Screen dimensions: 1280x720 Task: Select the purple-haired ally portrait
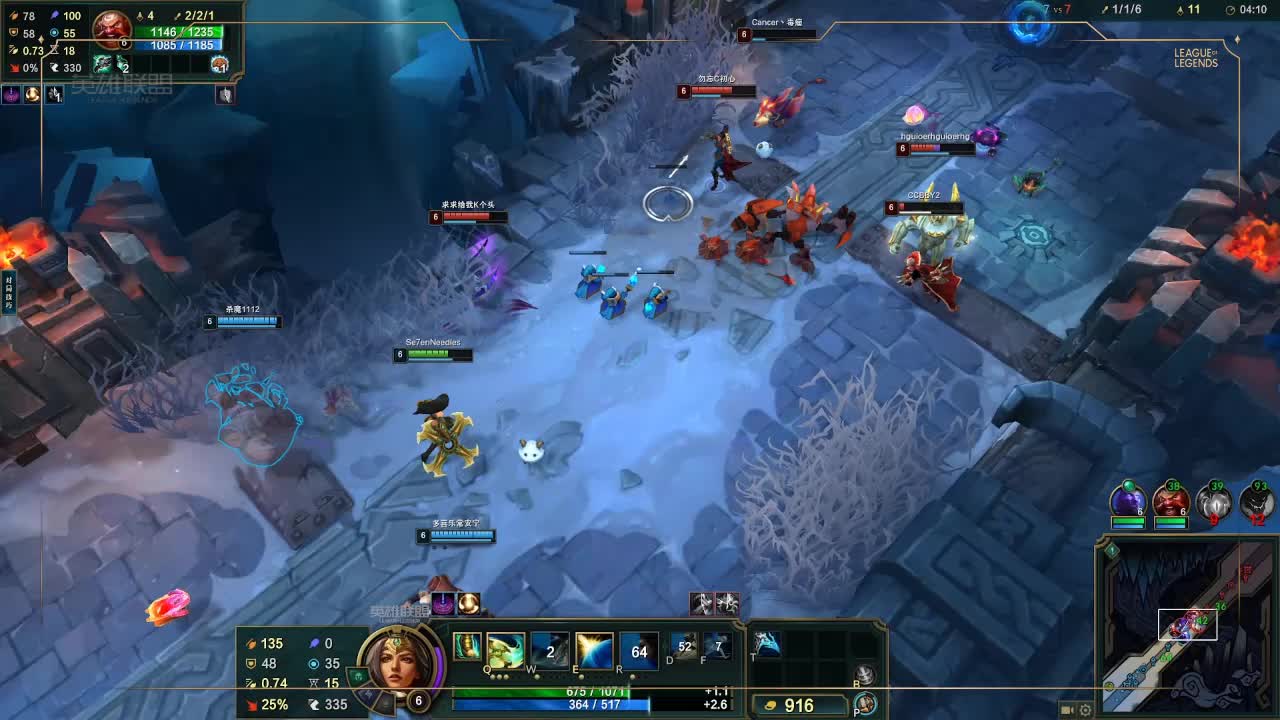click(1128, 499)
